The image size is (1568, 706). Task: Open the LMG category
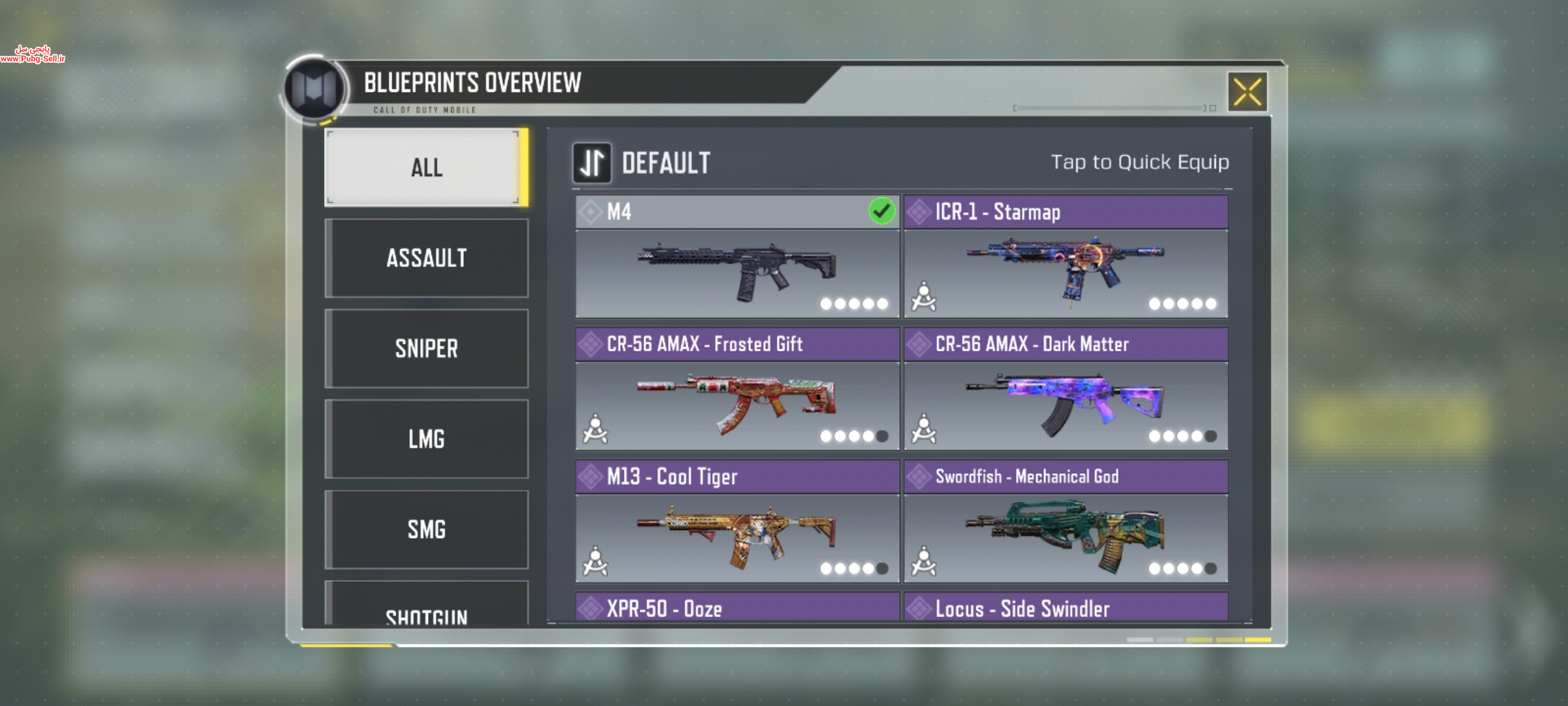426,439
